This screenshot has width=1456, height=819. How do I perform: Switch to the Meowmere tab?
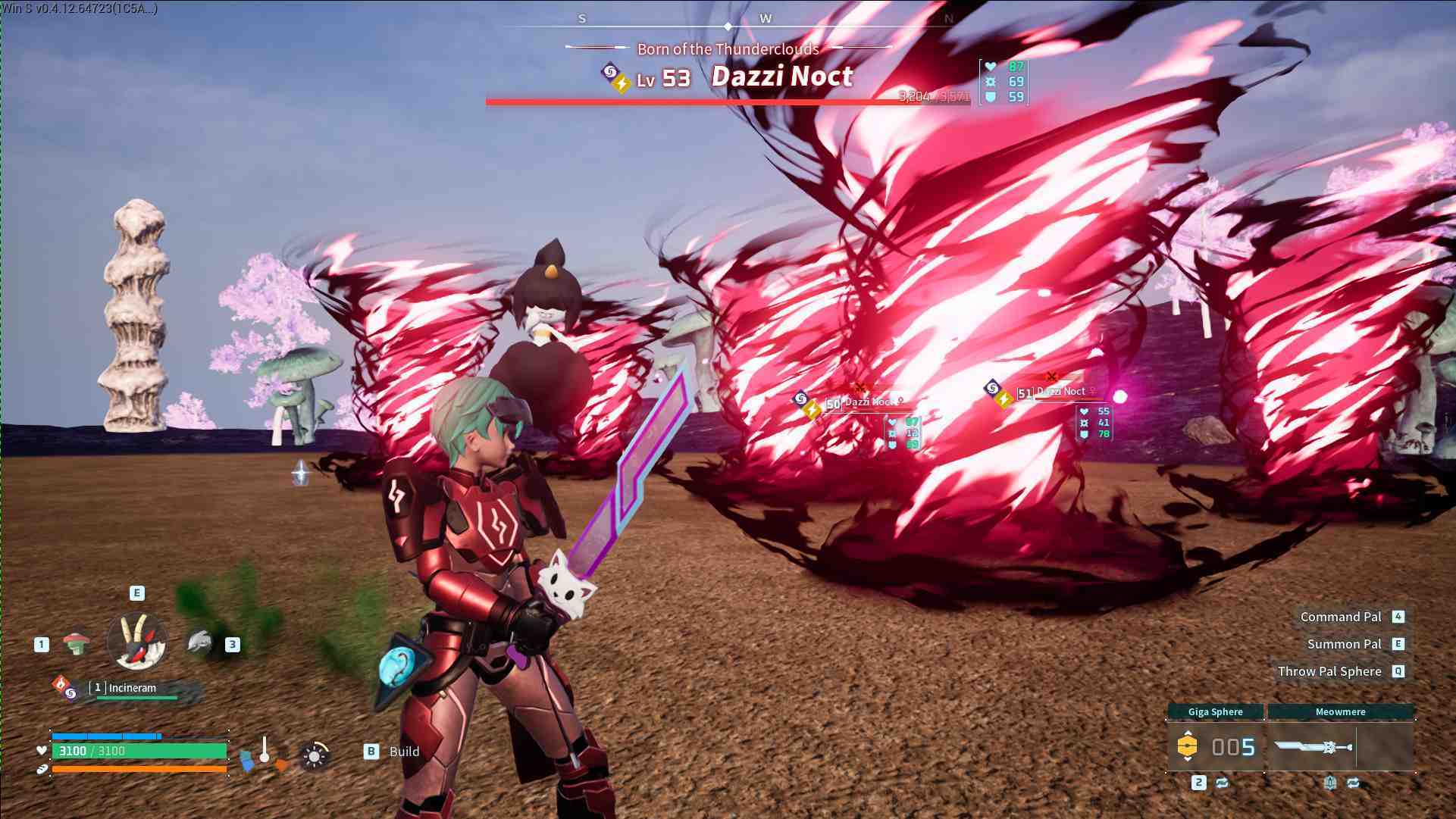(1340, 711)
